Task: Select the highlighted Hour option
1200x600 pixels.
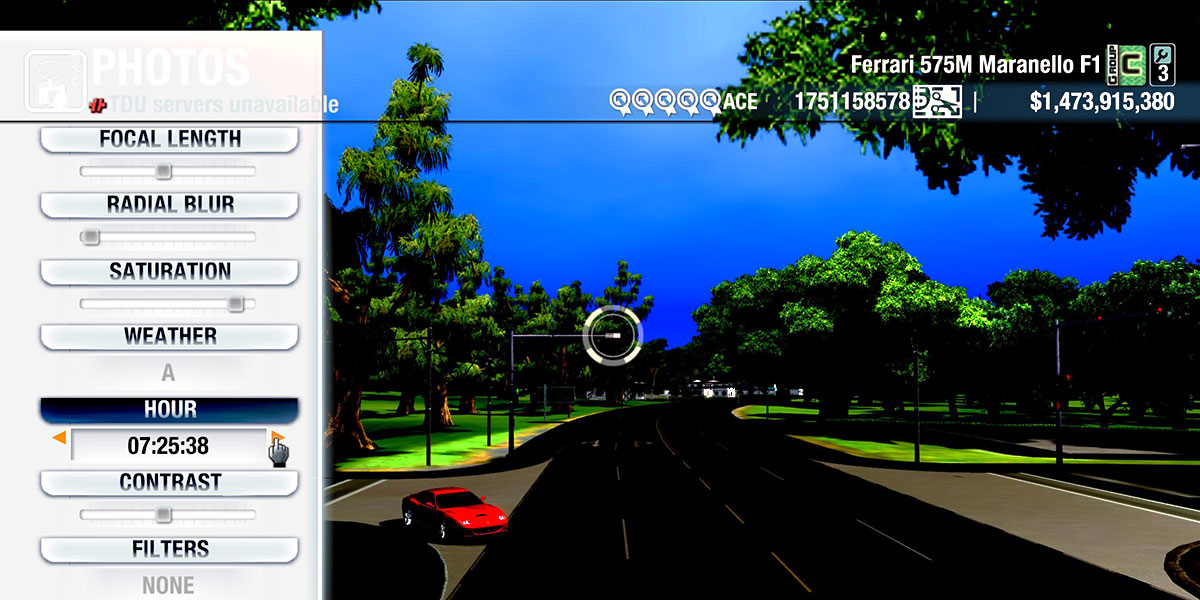Action: point(169,410)
